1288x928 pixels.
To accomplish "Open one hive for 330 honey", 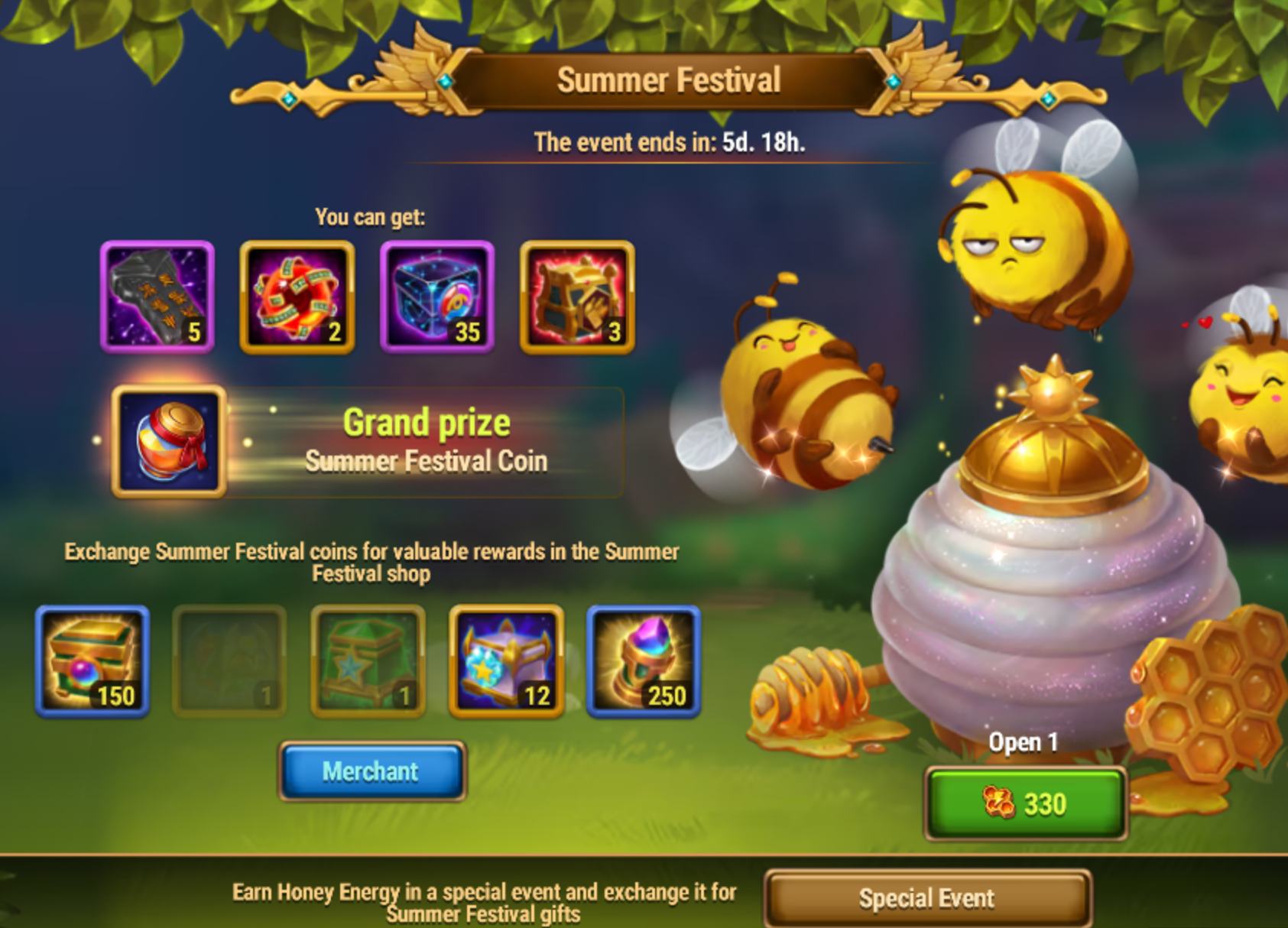I will pos(1024,803).
